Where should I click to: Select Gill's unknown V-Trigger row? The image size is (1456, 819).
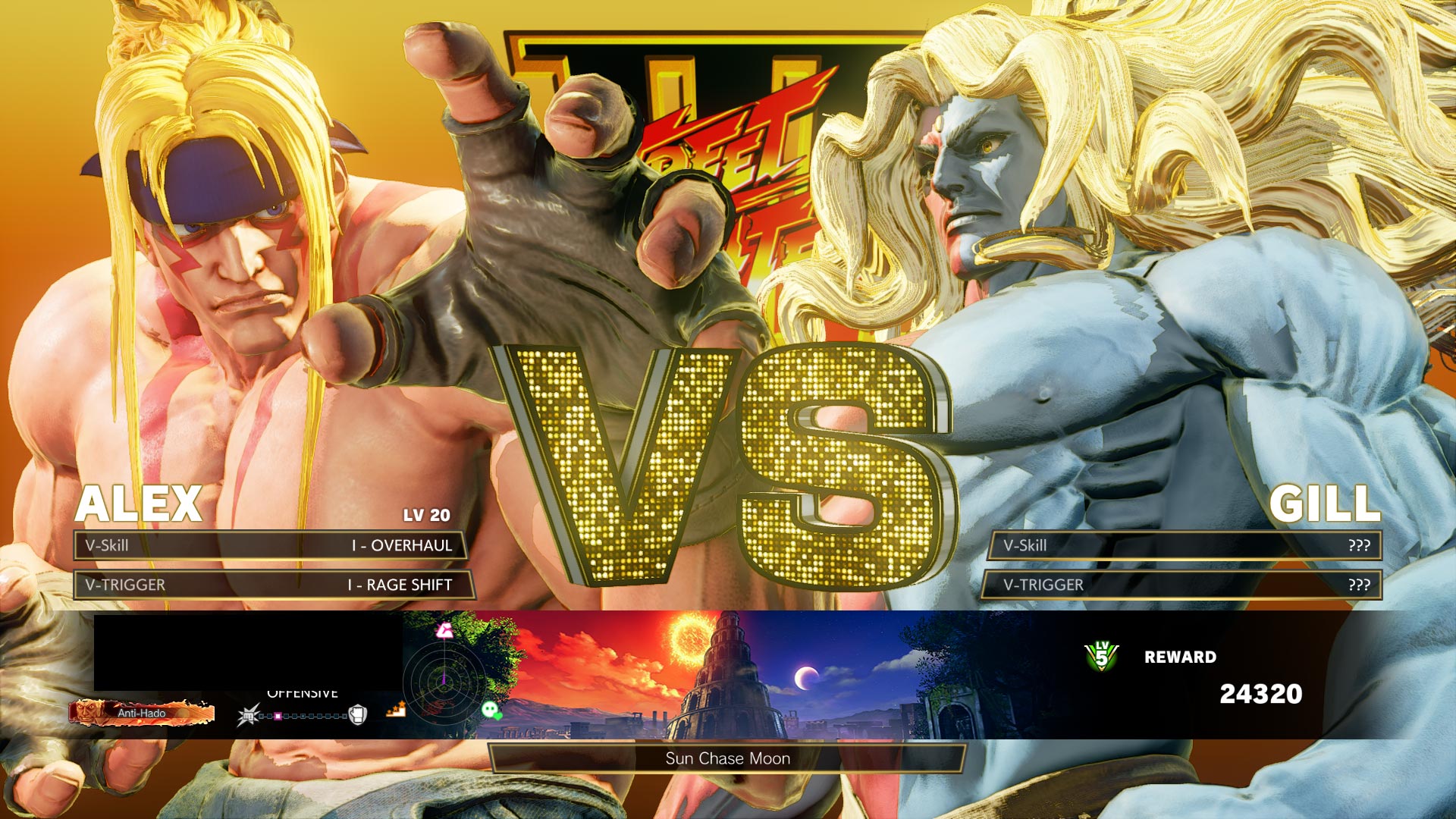[1181, 585]
